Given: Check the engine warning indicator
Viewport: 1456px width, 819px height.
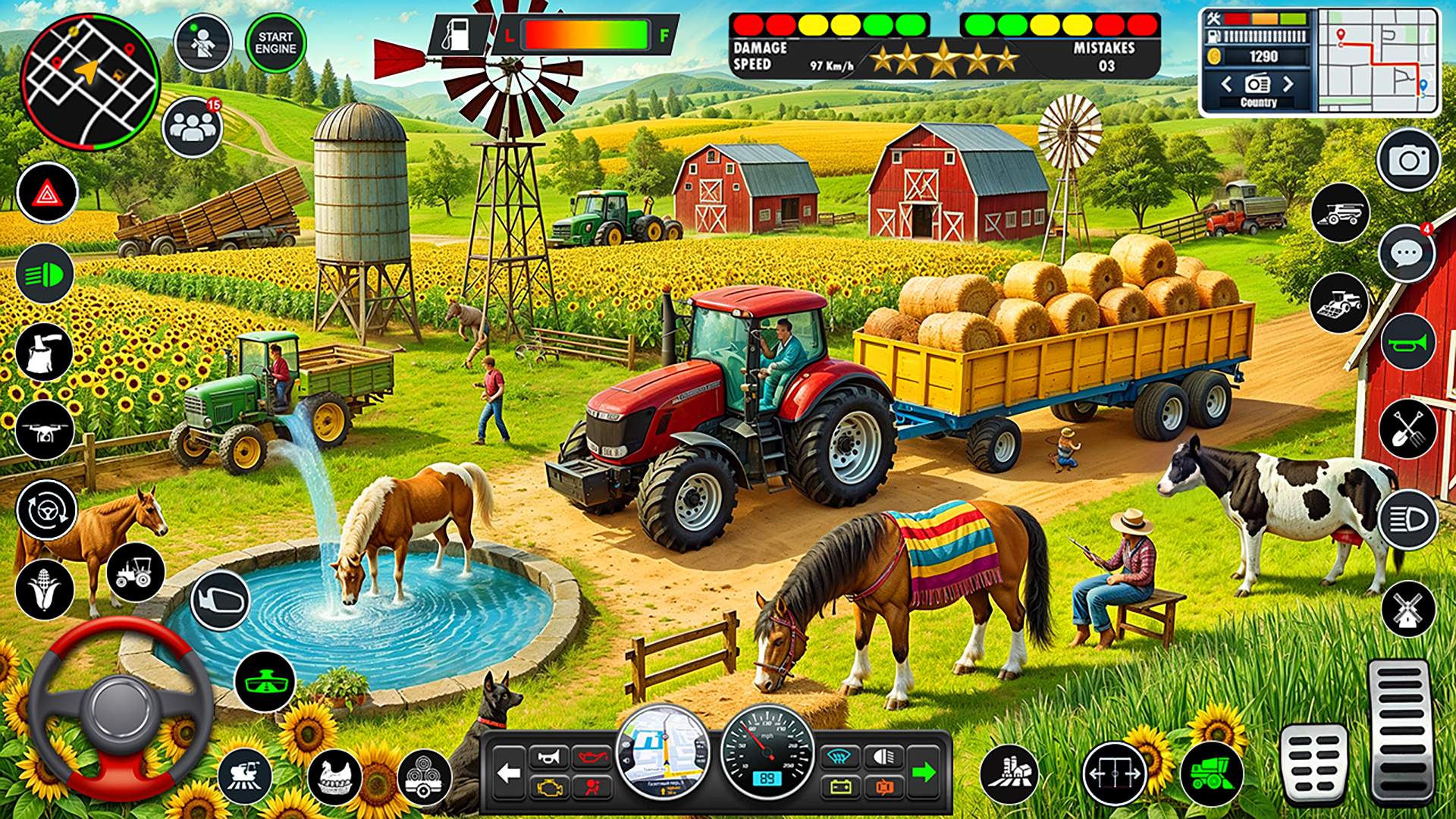Looking at the screenshot, I should (551, 789).
